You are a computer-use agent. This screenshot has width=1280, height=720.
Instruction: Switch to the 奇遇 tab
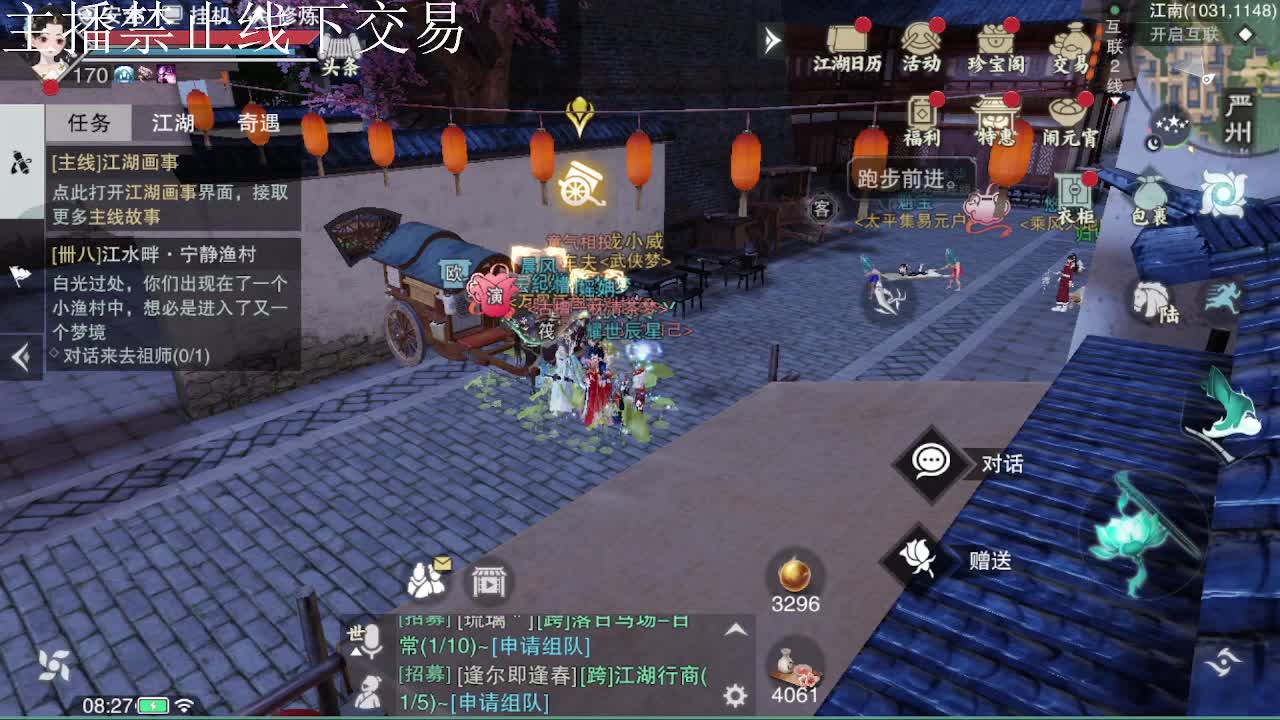click(x=258, y=123)
